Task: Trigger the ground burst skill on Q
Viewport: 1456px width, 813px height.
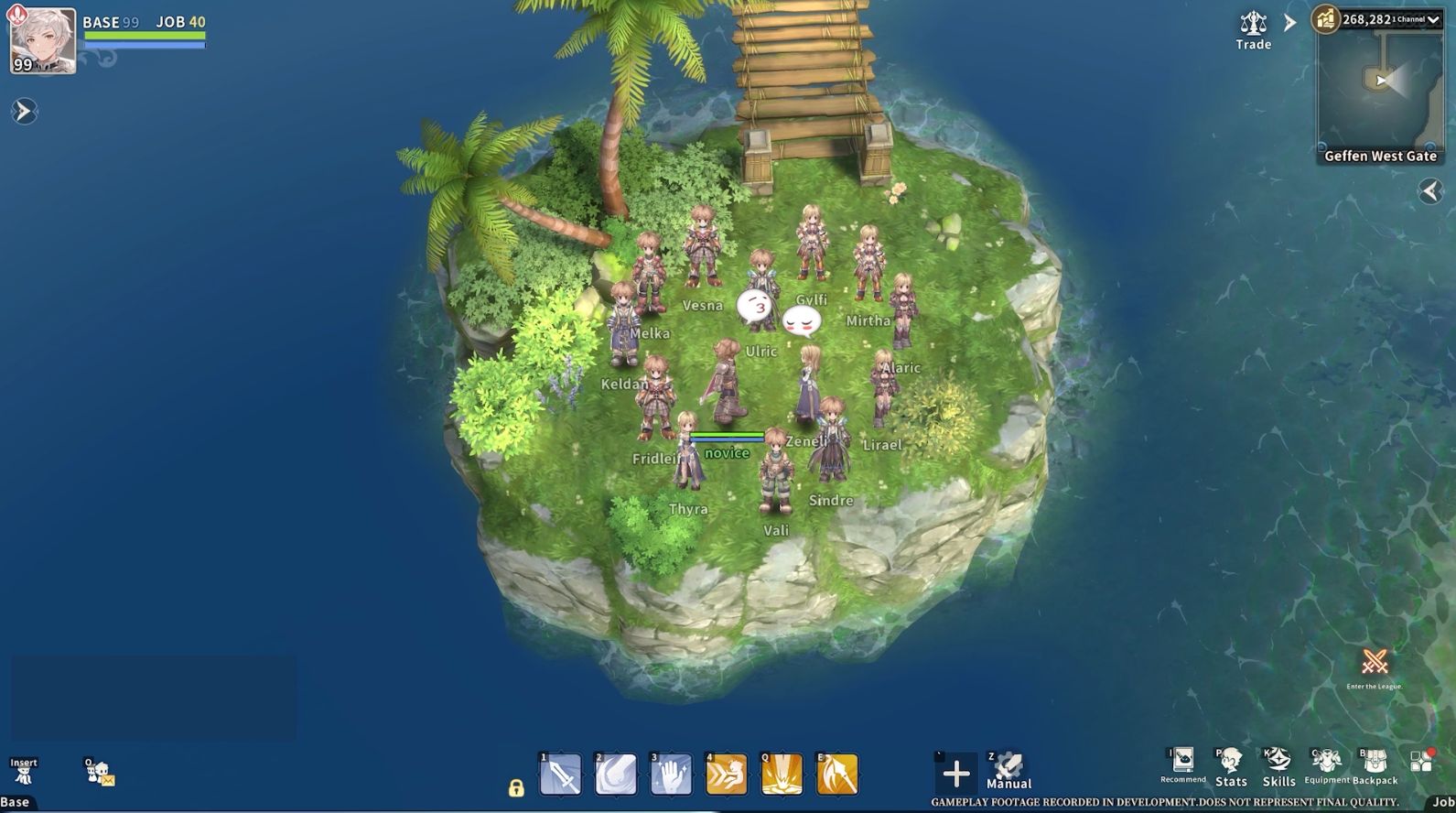Action: (782, 775)
